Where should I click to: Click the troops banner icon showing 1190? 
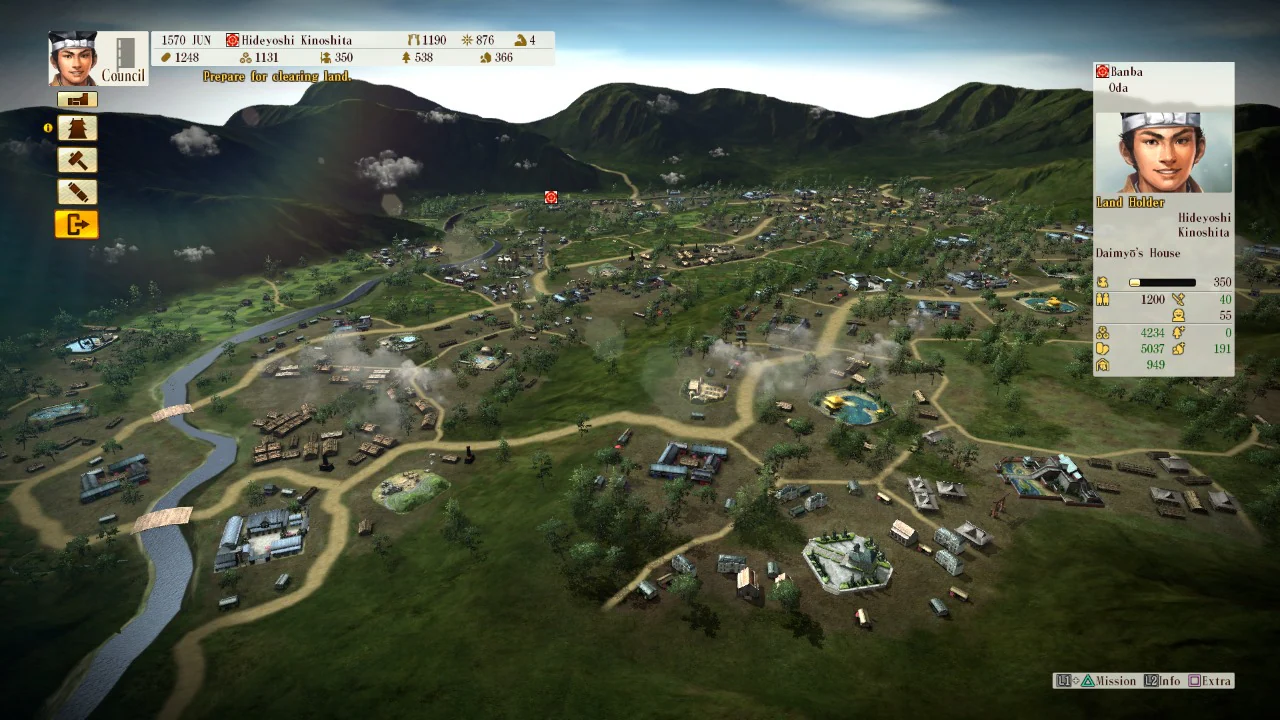point(413,40)
